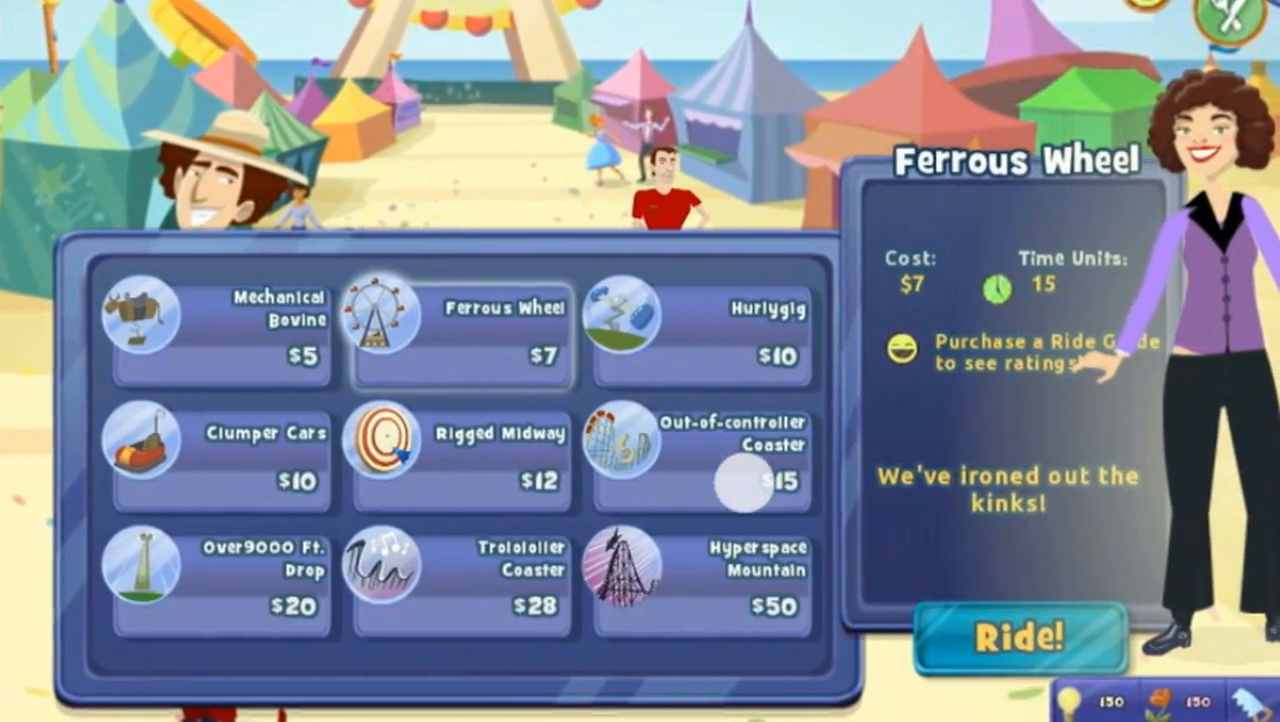Select the Hyperspace Mountain coaster icon
The height and width of the screenshot is (722, 1280).
(x=621, y=565)
